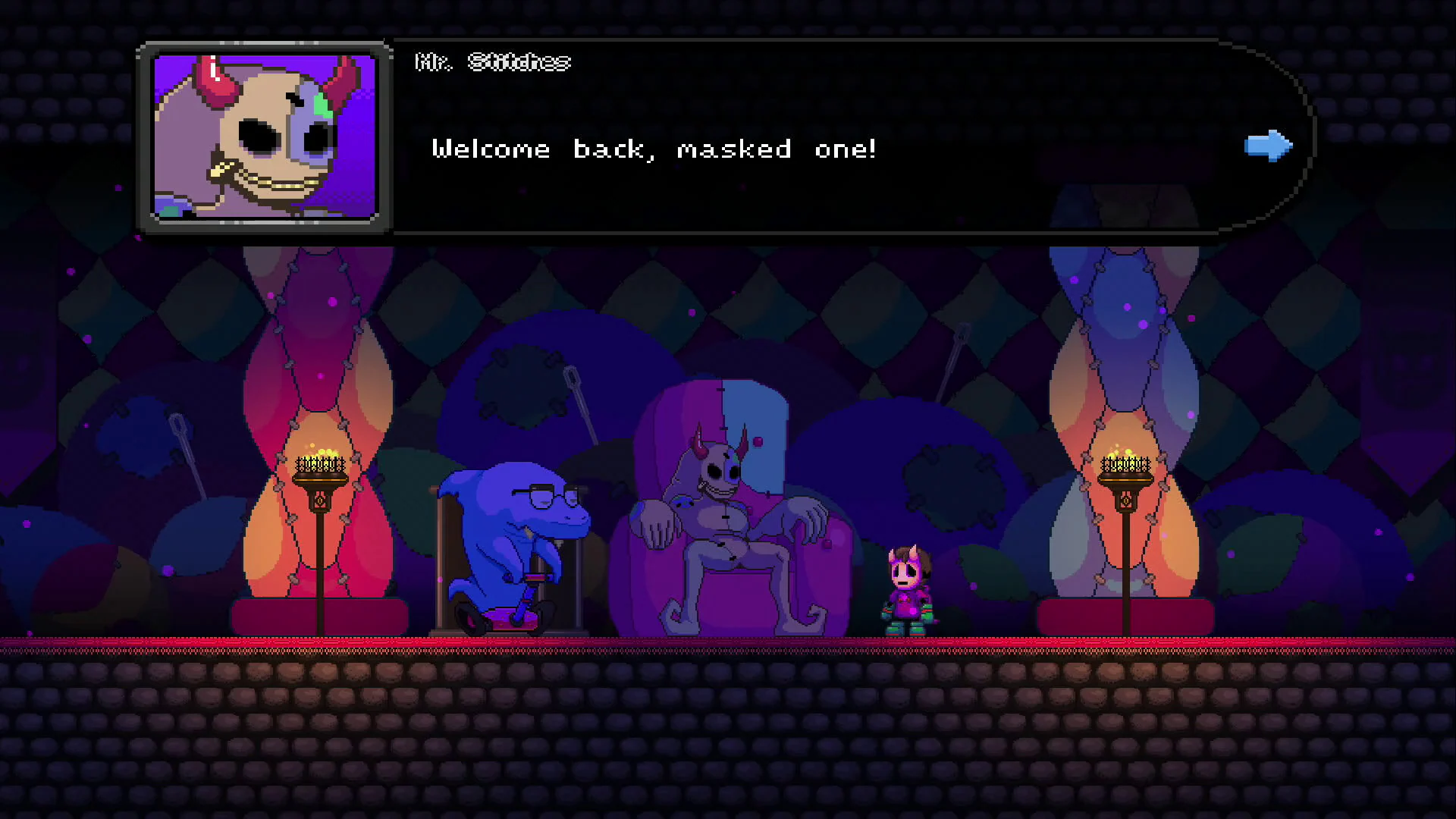The width and height of the screenshot is (1456, 819).
Task: Click the dialogue text Welcome back, masked one
Action: point(654,149)
